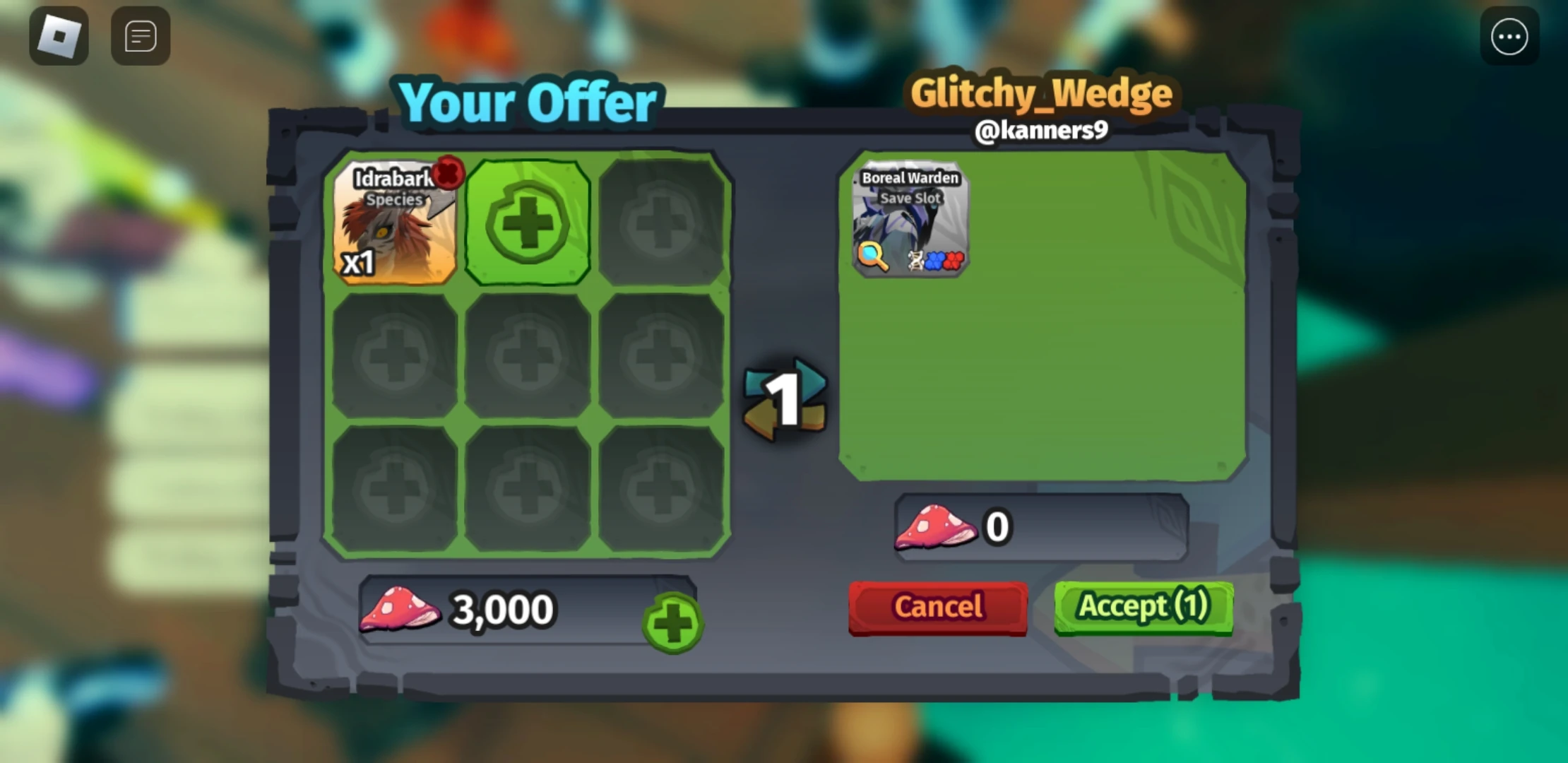
Task: Open the Roblox menu icon top left
Action: (x=59, y=35)
